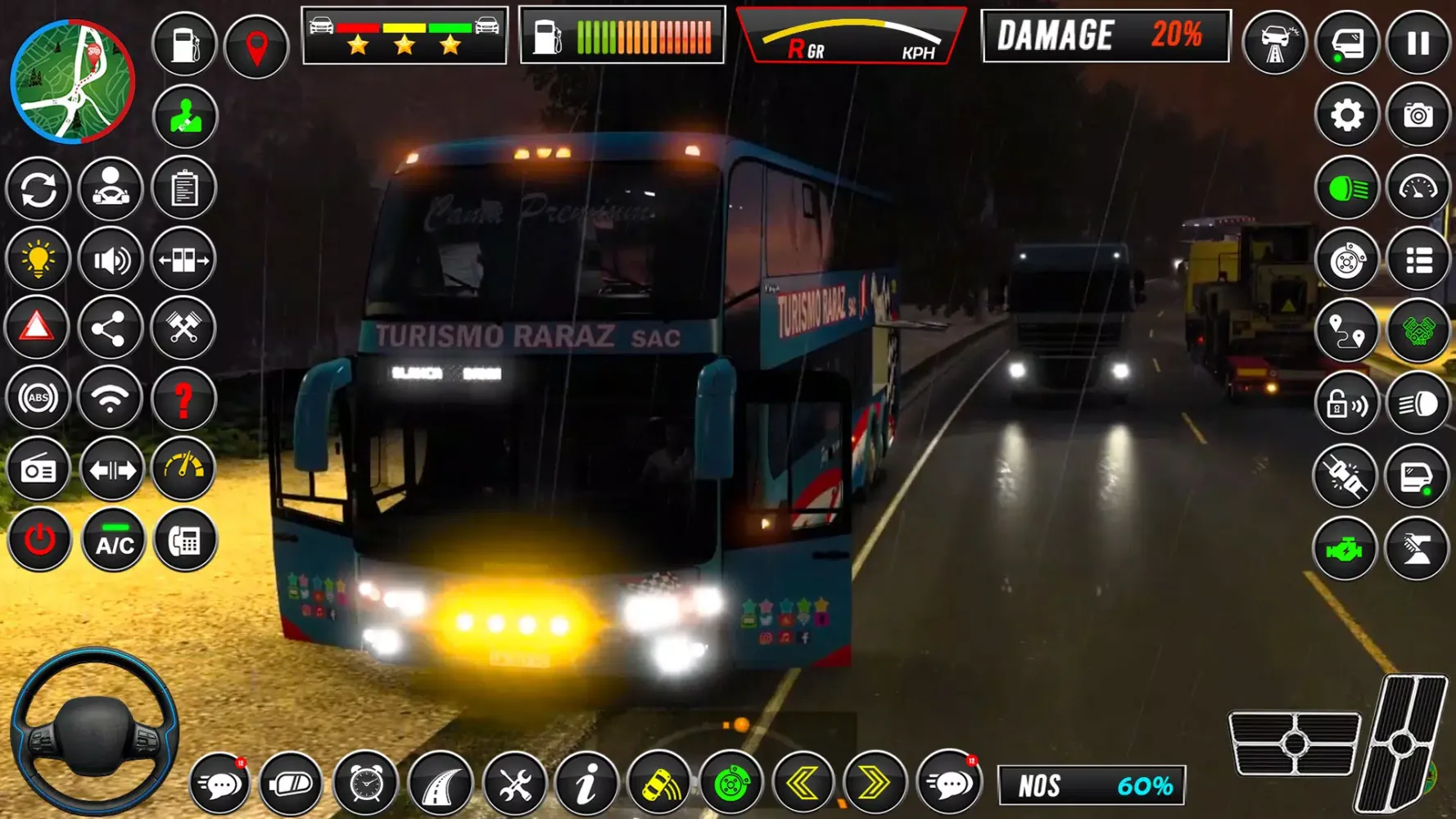
Task: Toggle the A/C on or off
Action: [x=112, y=540]
